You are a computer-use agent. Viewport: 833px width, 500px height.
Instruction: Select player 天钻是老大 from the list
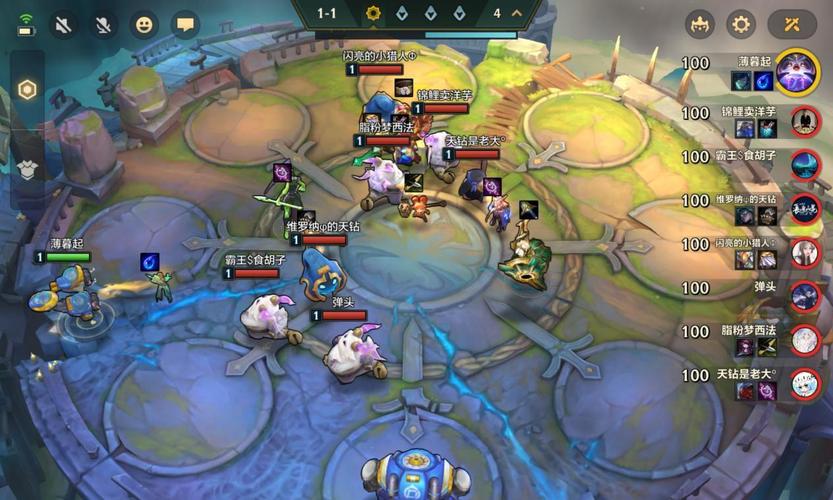tap(804, 384)
